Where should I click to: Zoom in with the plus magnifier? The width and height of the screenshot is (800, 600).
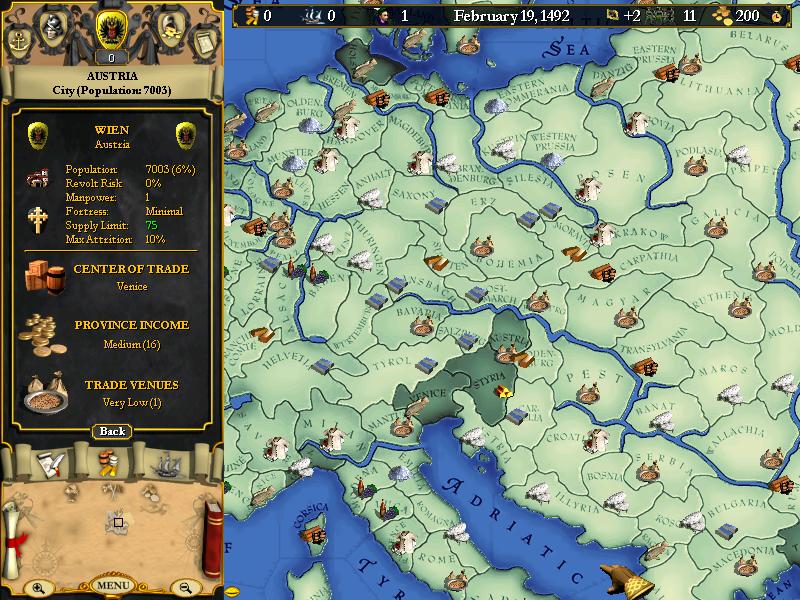(38, 588)
